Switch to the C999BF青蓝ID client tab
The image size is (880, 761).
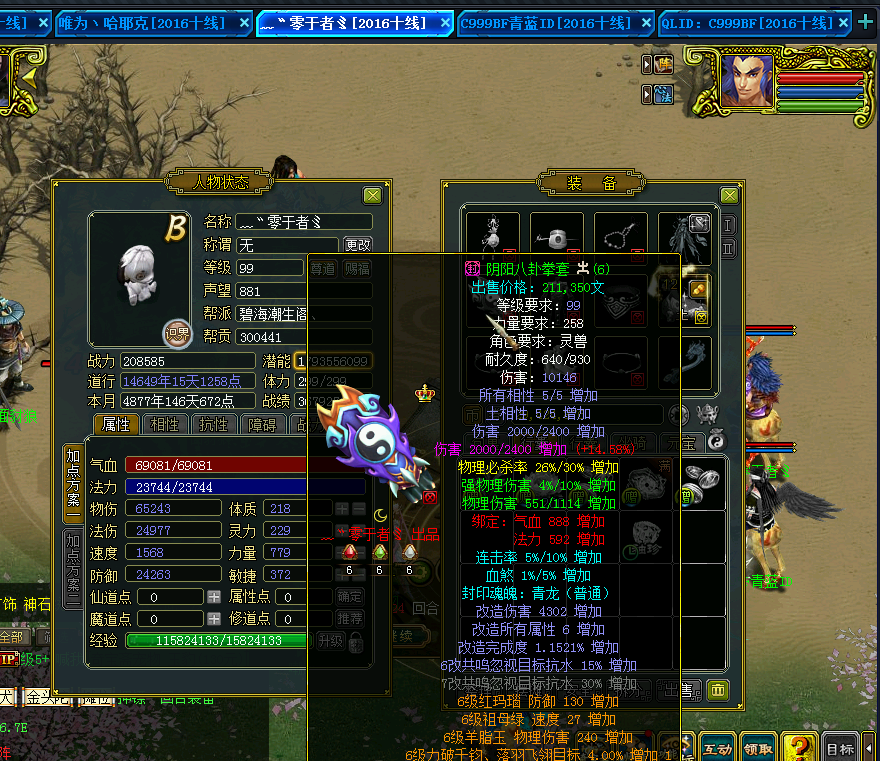tap(545, 23)
